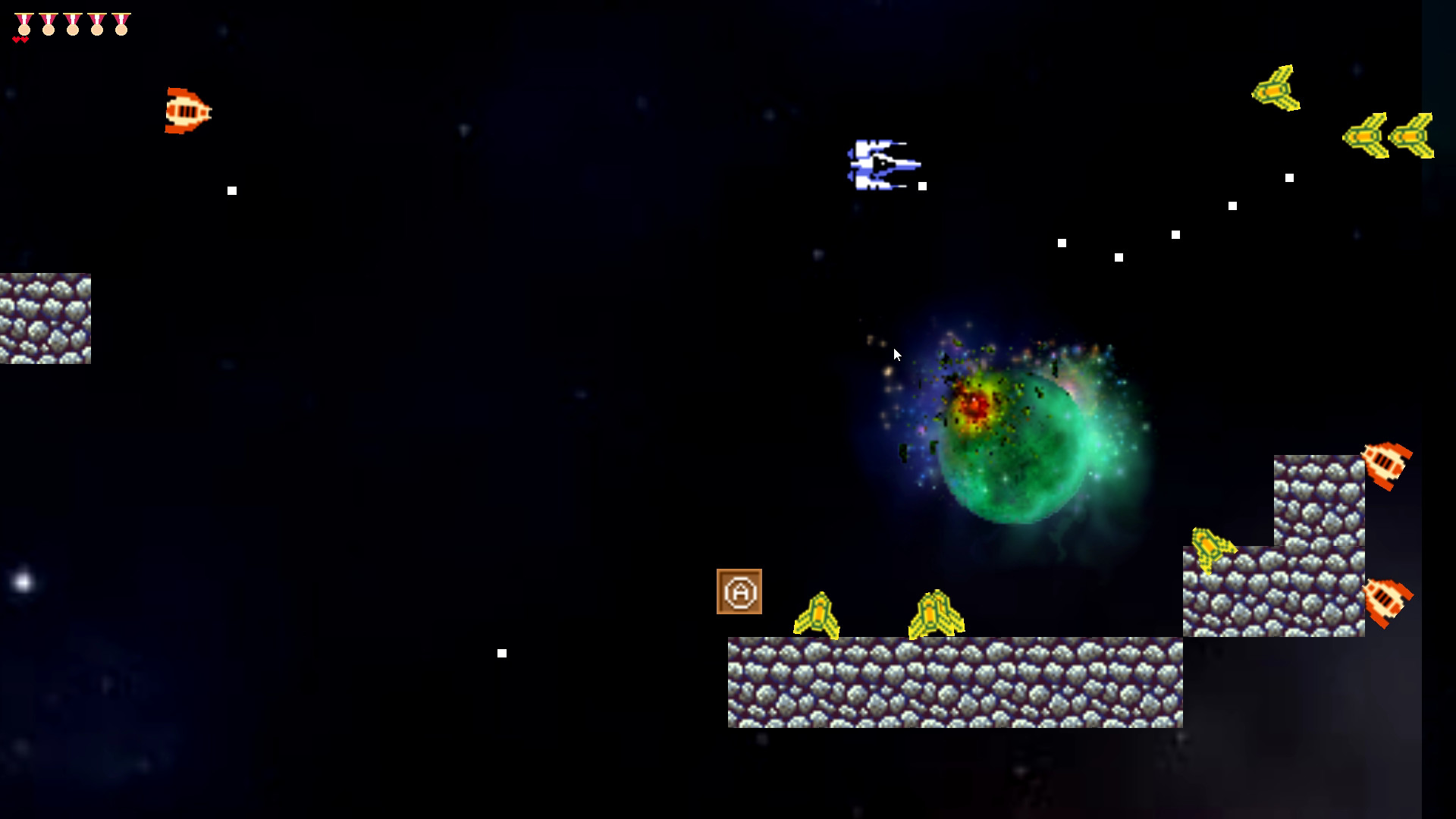
Task: Select the orange rocket ship near the top-left
Action: click(x=186, y=111)
